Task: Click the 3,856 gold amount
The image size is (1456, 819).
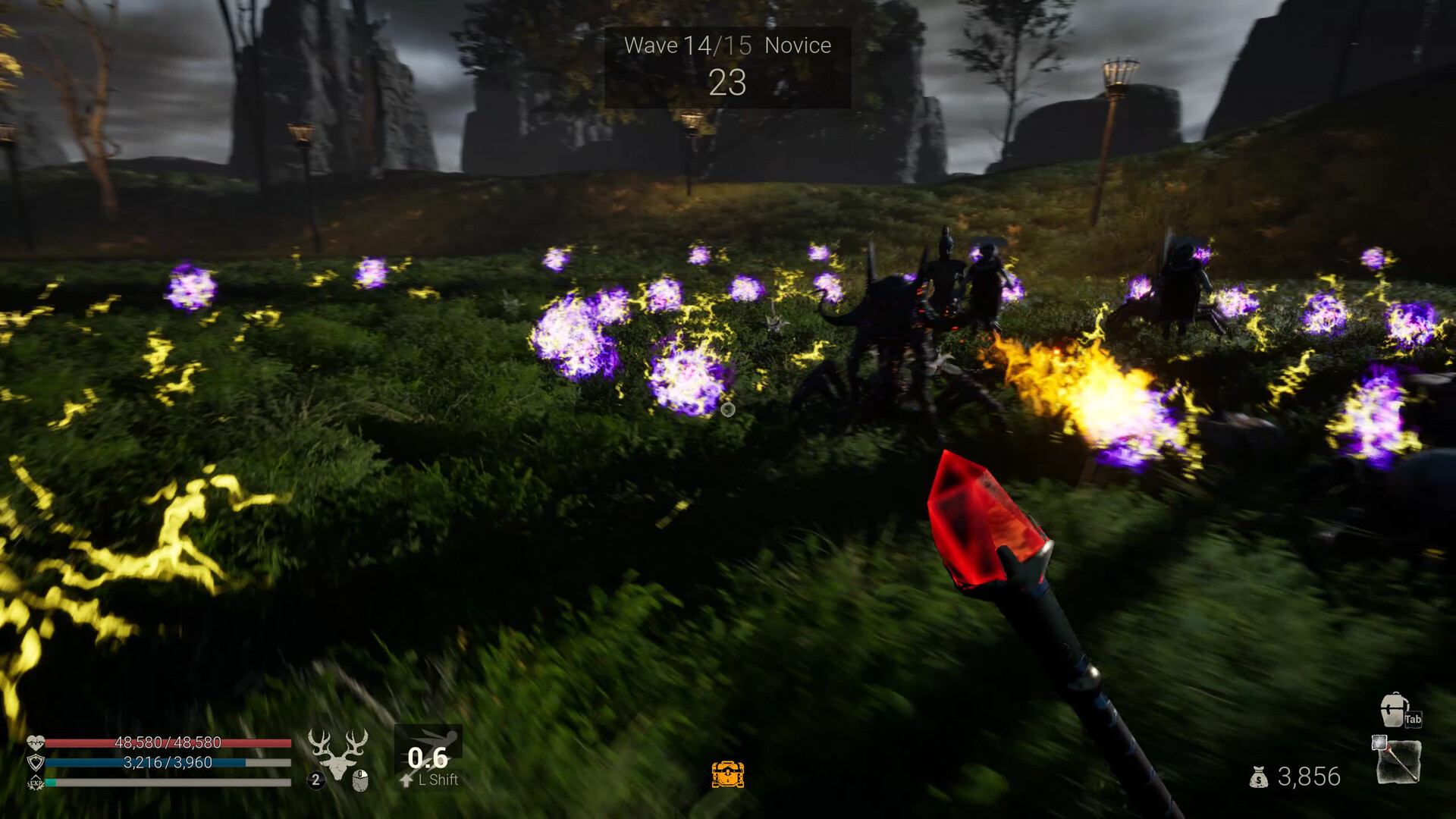Action: (x=1307, y=777)
